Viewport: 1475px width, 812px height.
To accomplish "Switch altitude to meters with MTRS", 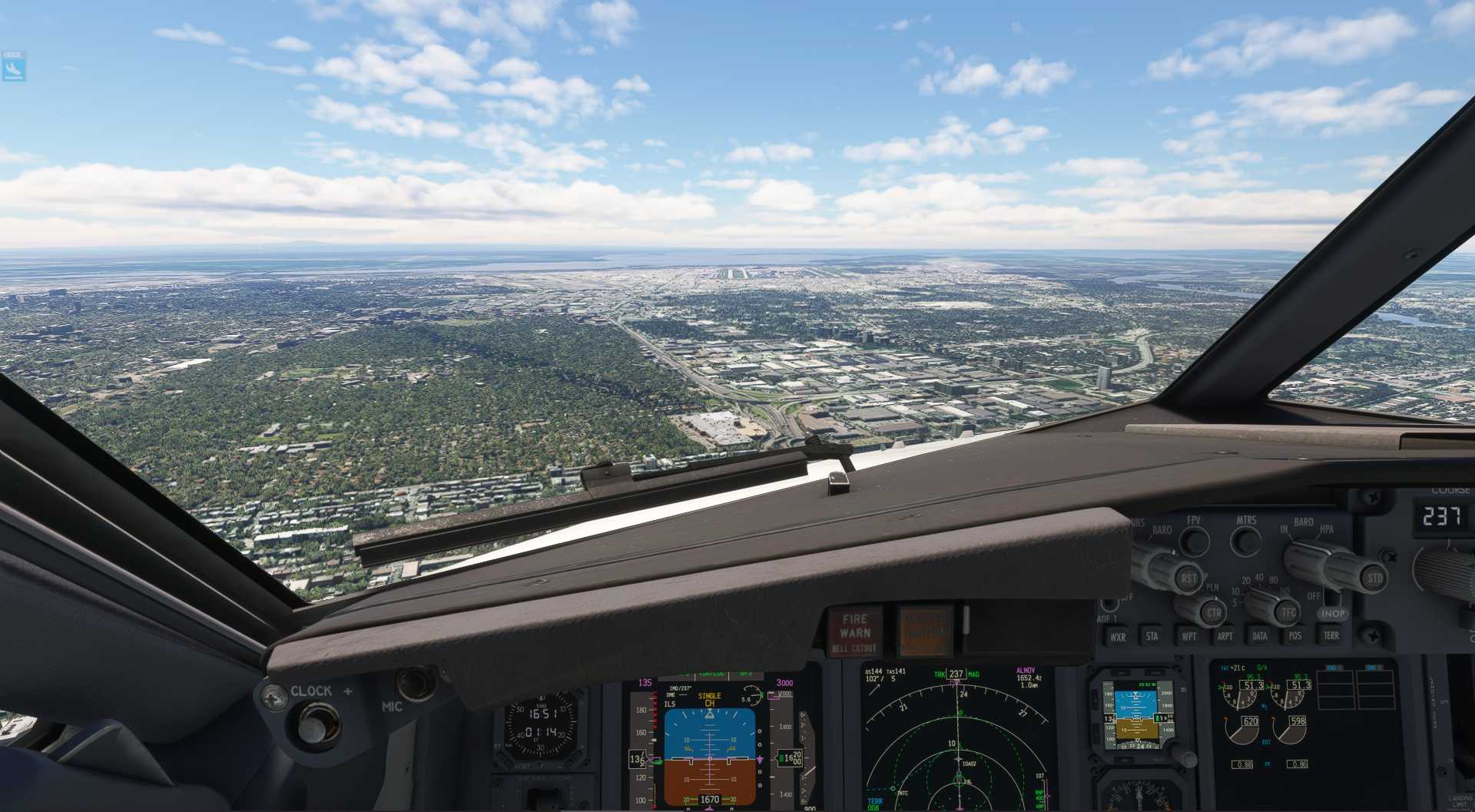I will (x=1246, y=541).
